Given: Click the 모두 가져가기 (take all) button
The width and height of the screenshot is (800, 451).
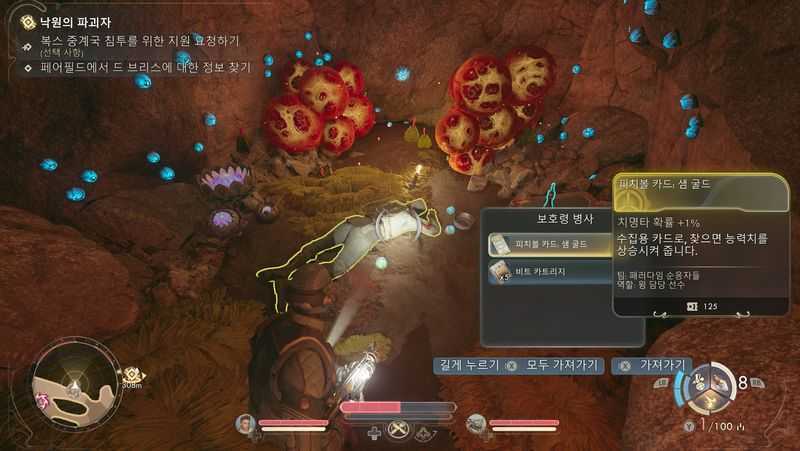Looking at the screenshot, I should click(555, 366).
